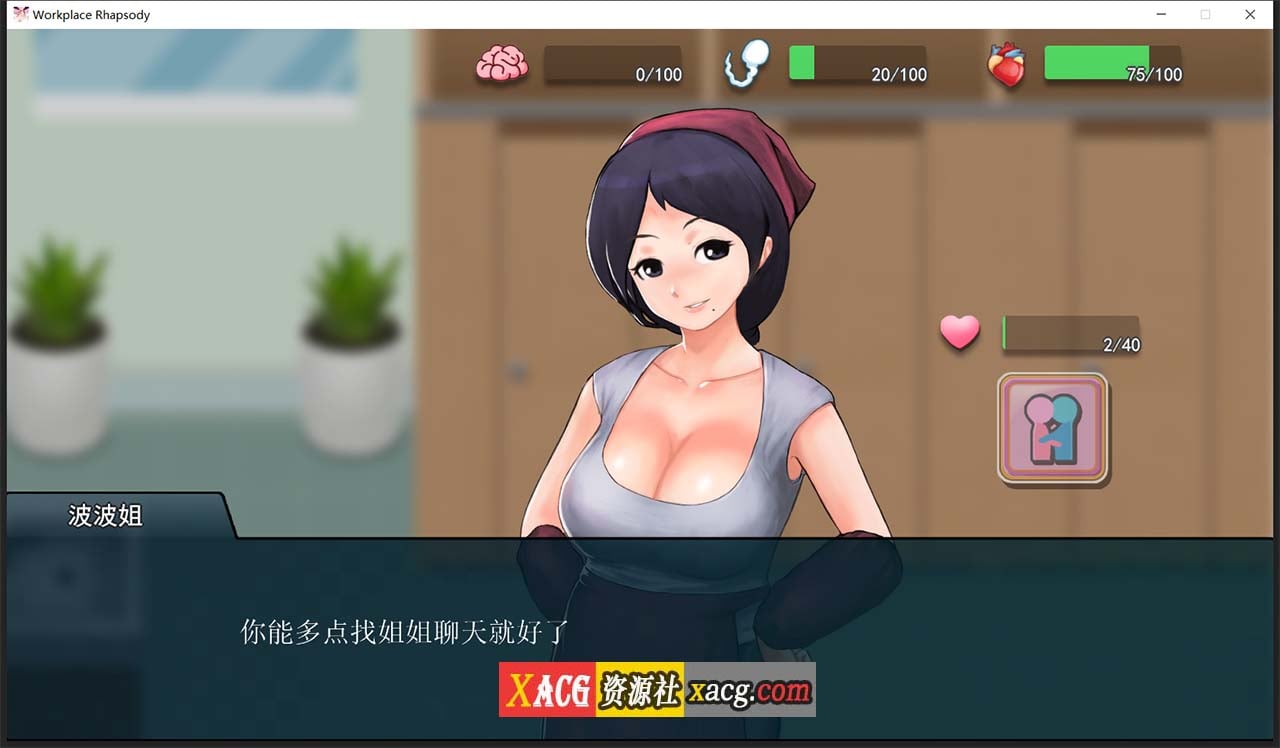Click the XACG 资源社 banner

point(588,689)
